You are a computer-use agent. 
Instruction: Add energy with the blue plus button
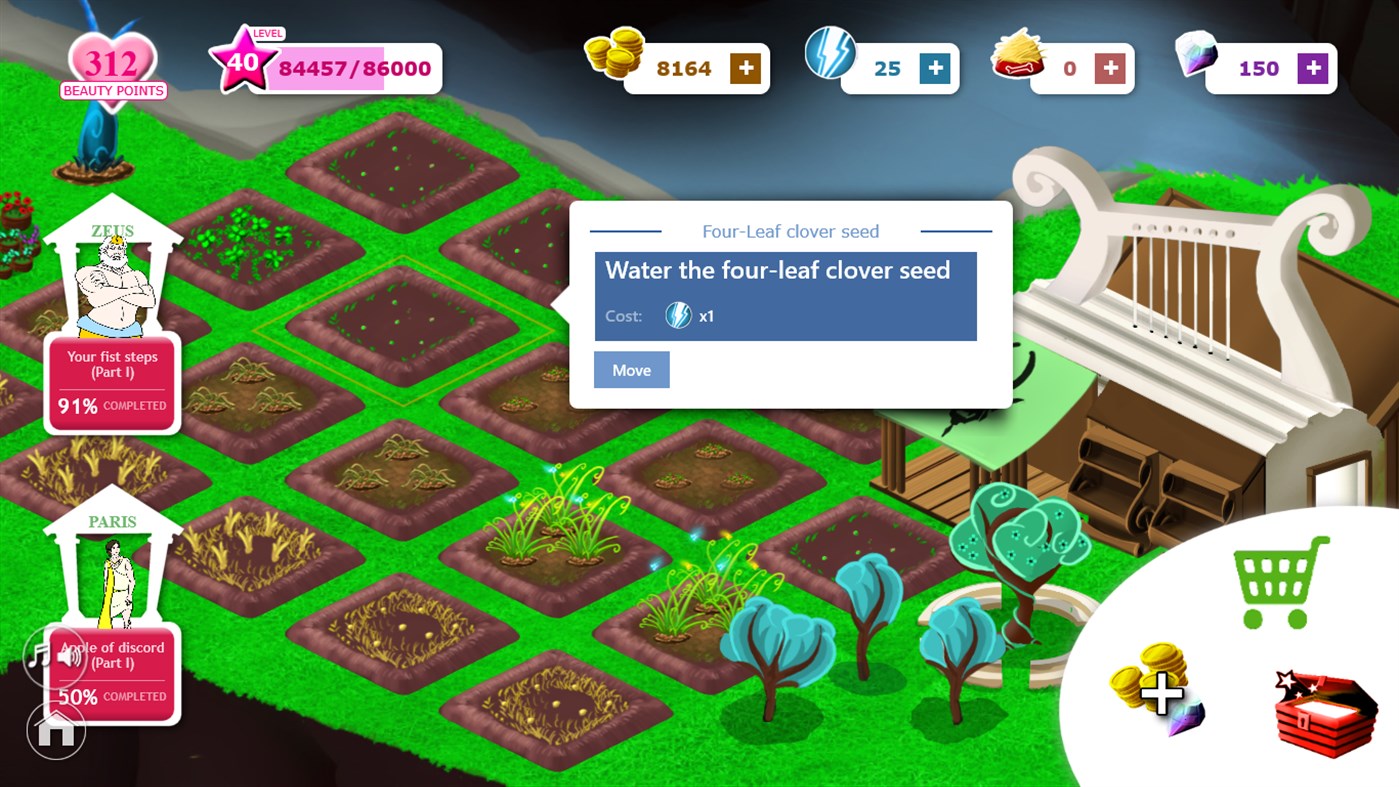(934, 68)
